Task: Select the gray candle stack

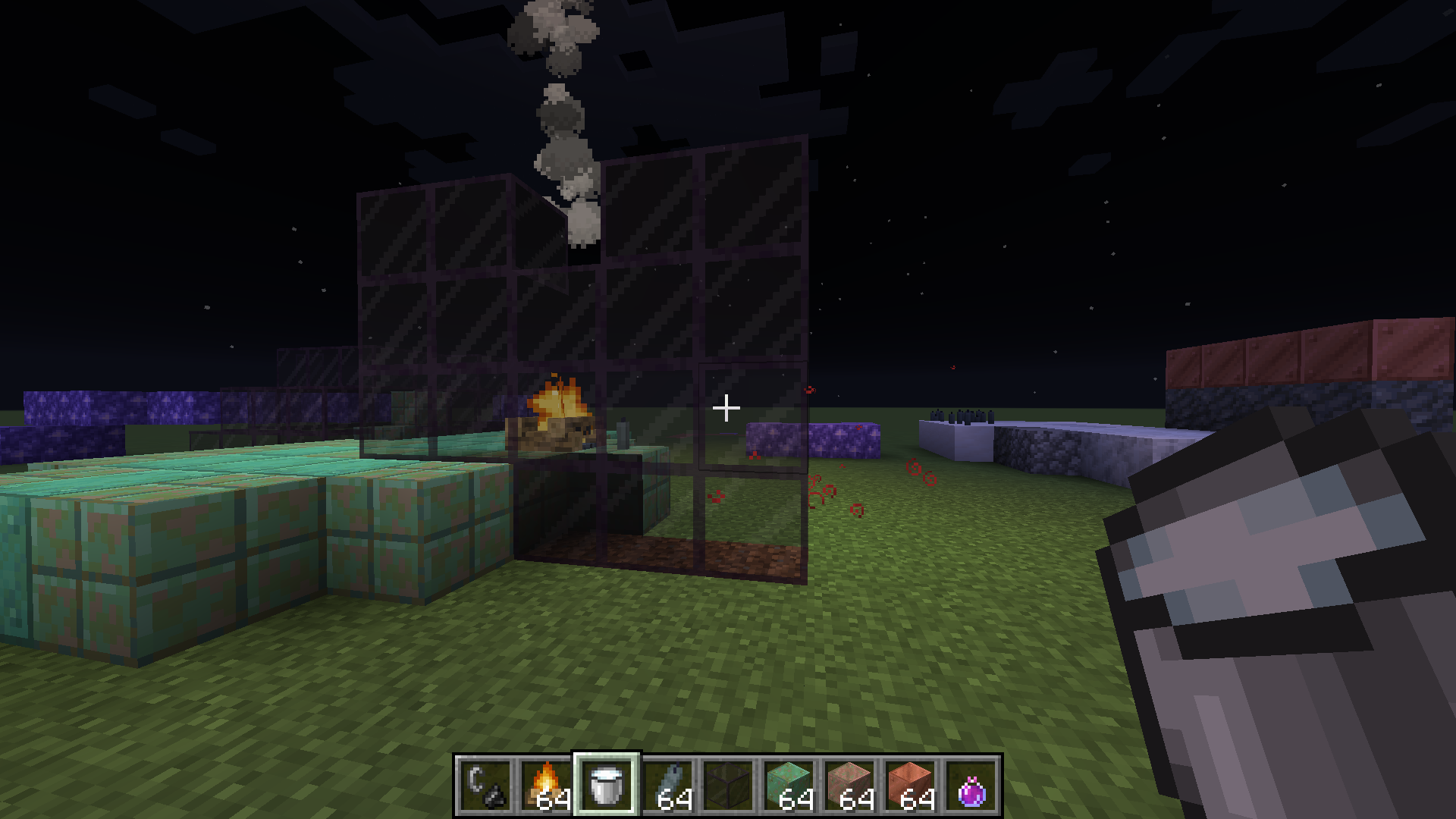Action: click(667, 786)
